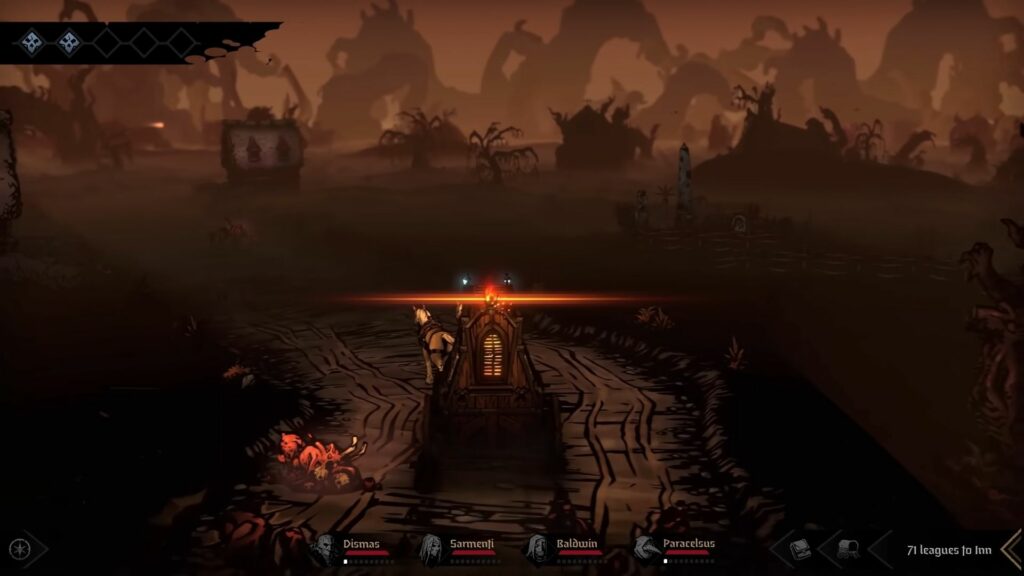Viewport: 1024px width, 576px height.
Task: Open the scroll inventory icon
Action: click(846, 549)
